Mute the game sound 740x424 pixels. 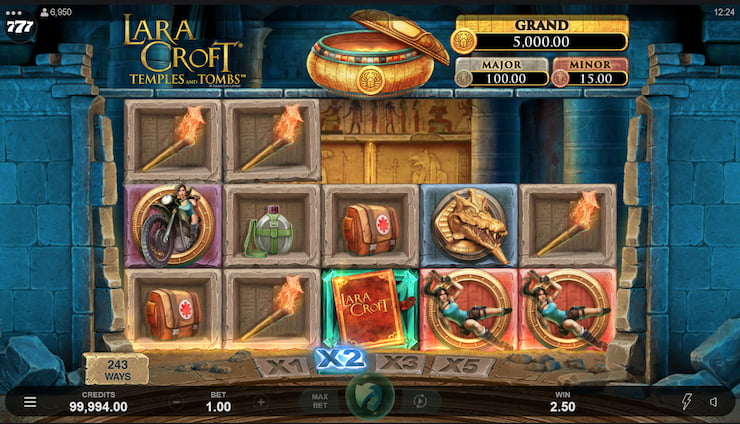(x=714, y=402)
